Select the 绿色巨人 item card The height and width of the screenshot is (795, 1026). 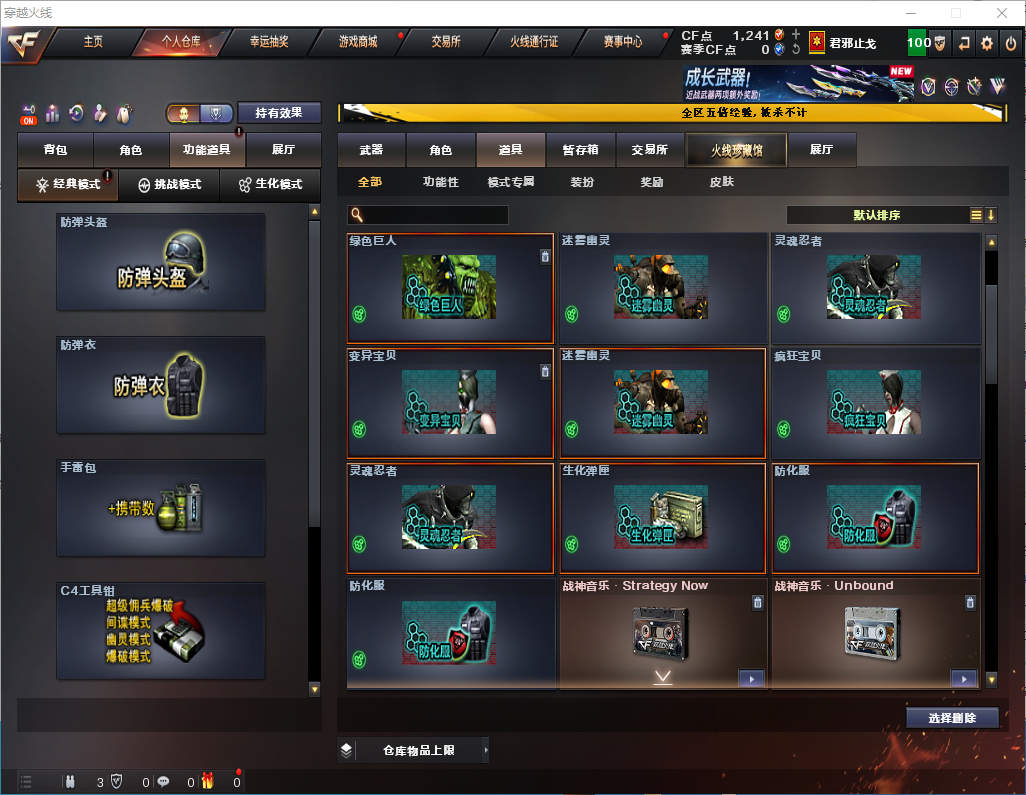point(450,289)
